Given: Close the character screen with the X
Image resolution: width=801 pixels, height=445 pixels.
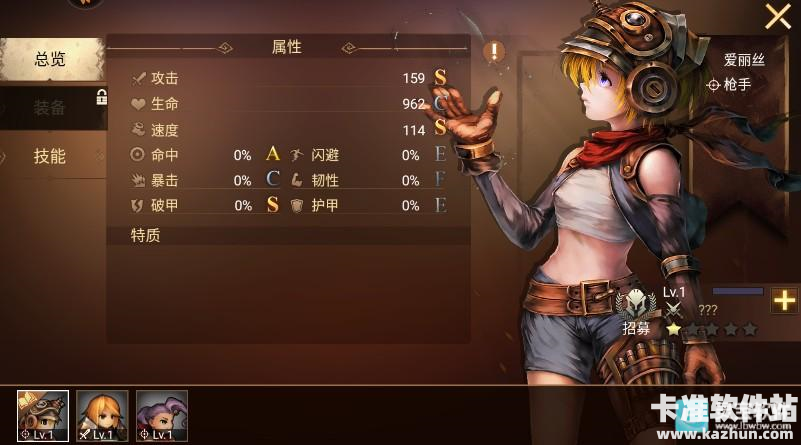Looking at the screenshot, I should tap(777, 16).
